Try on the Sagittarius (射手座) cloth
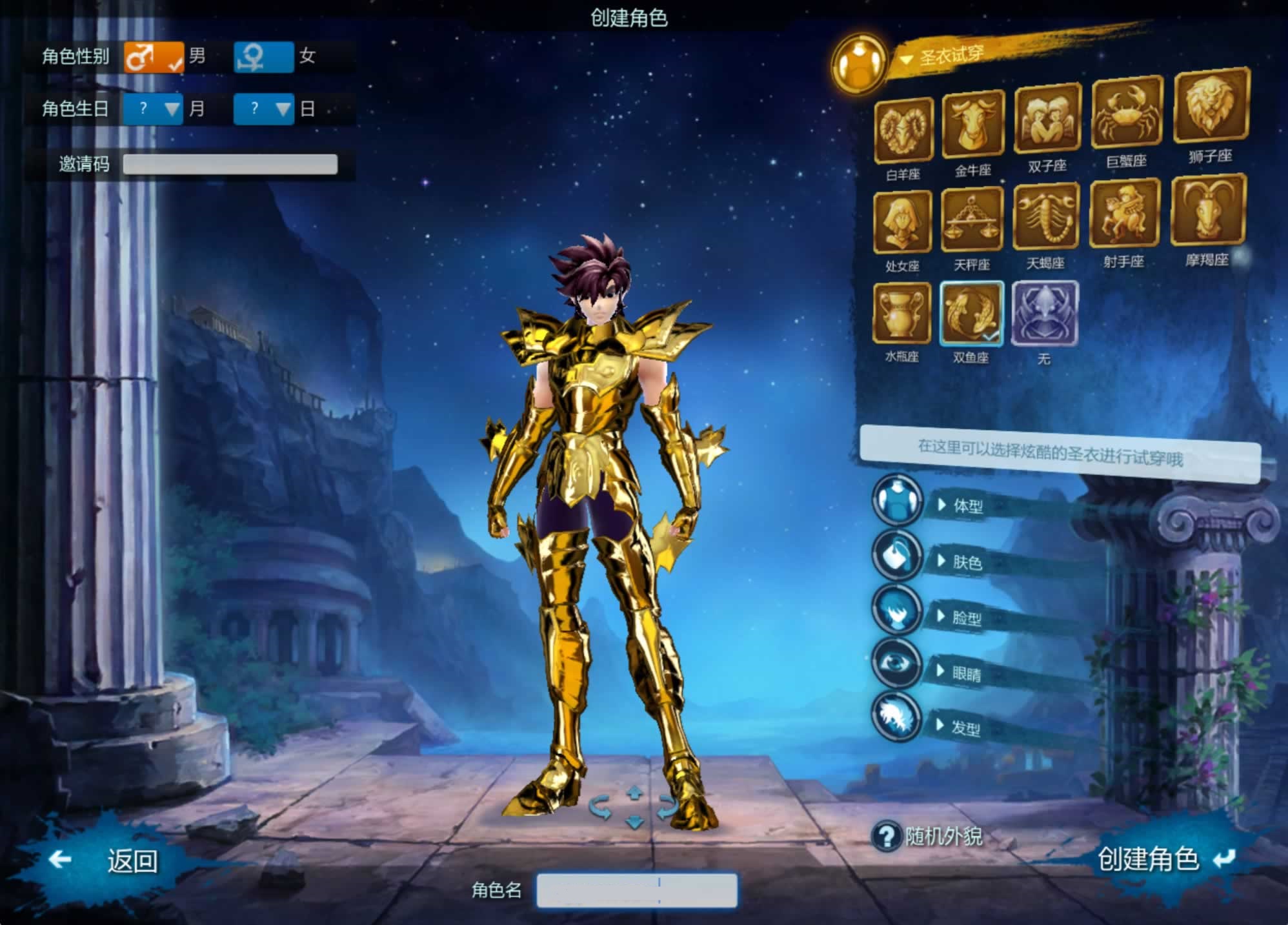1288x925 pixels. coord(1124,214)
